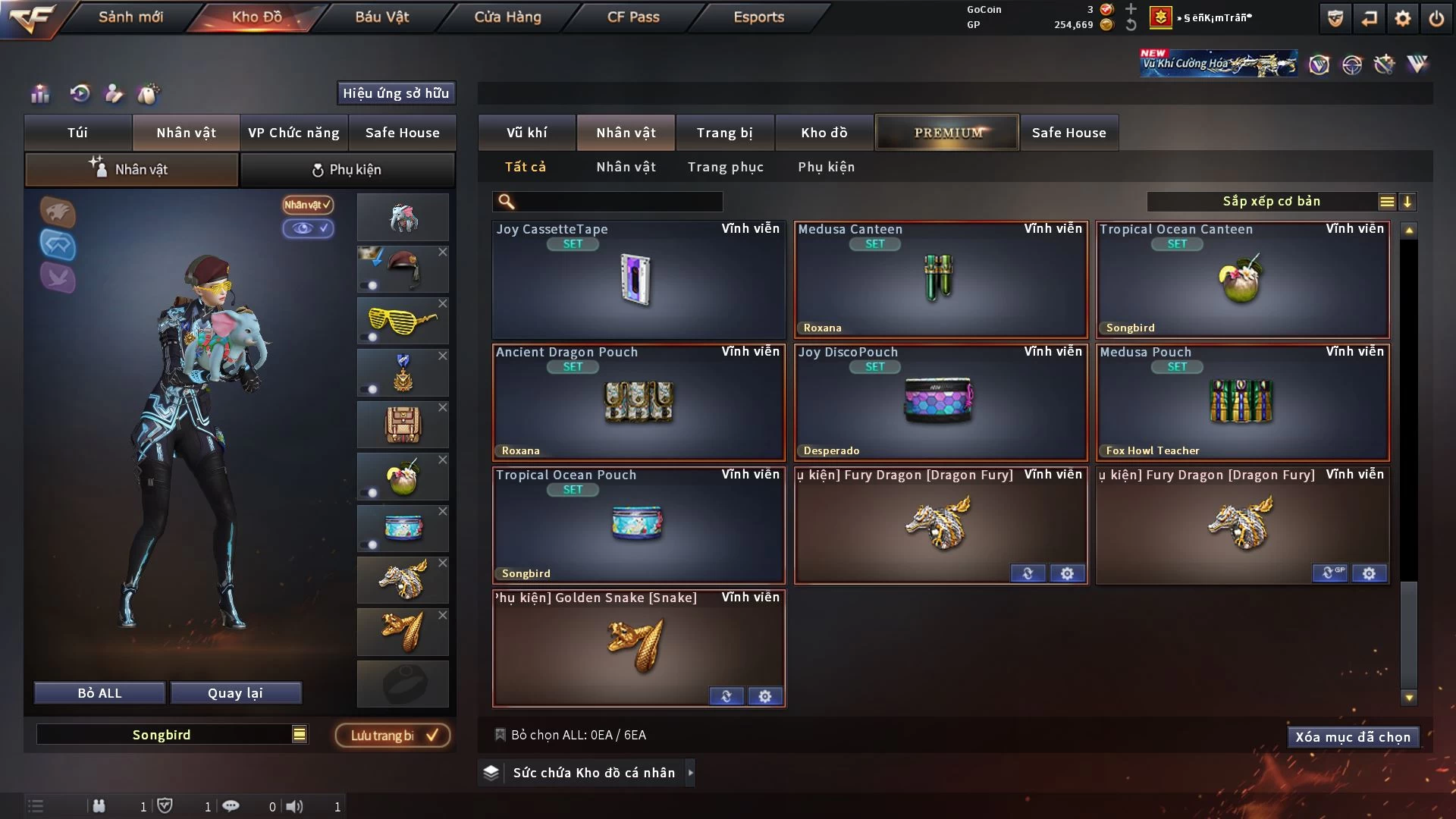Choose the Medusa Canteen item
1456x819 pixels.
click(x=940, y=279)
